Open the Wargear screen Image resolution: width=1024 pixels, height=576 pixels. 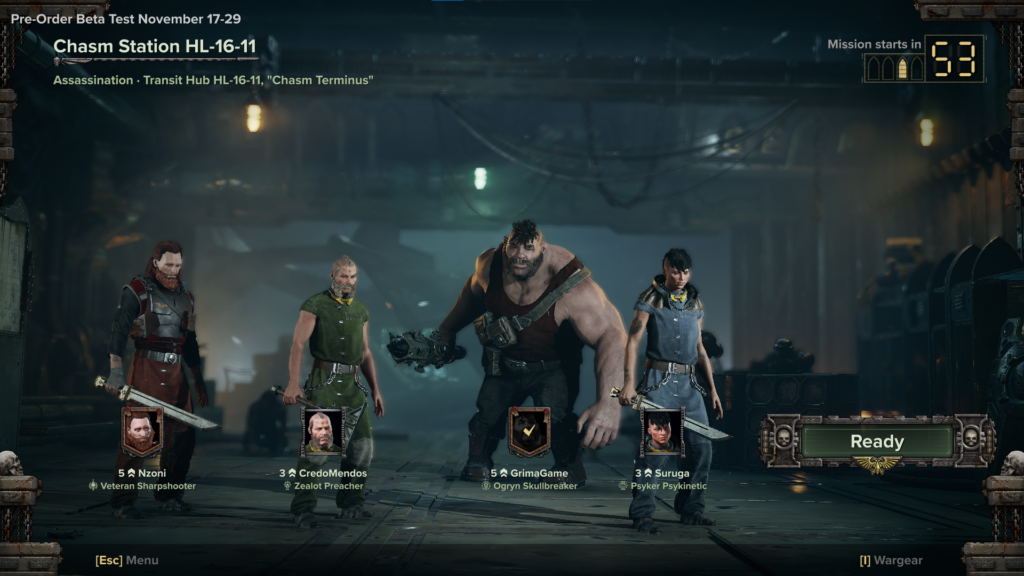(891, 561)
